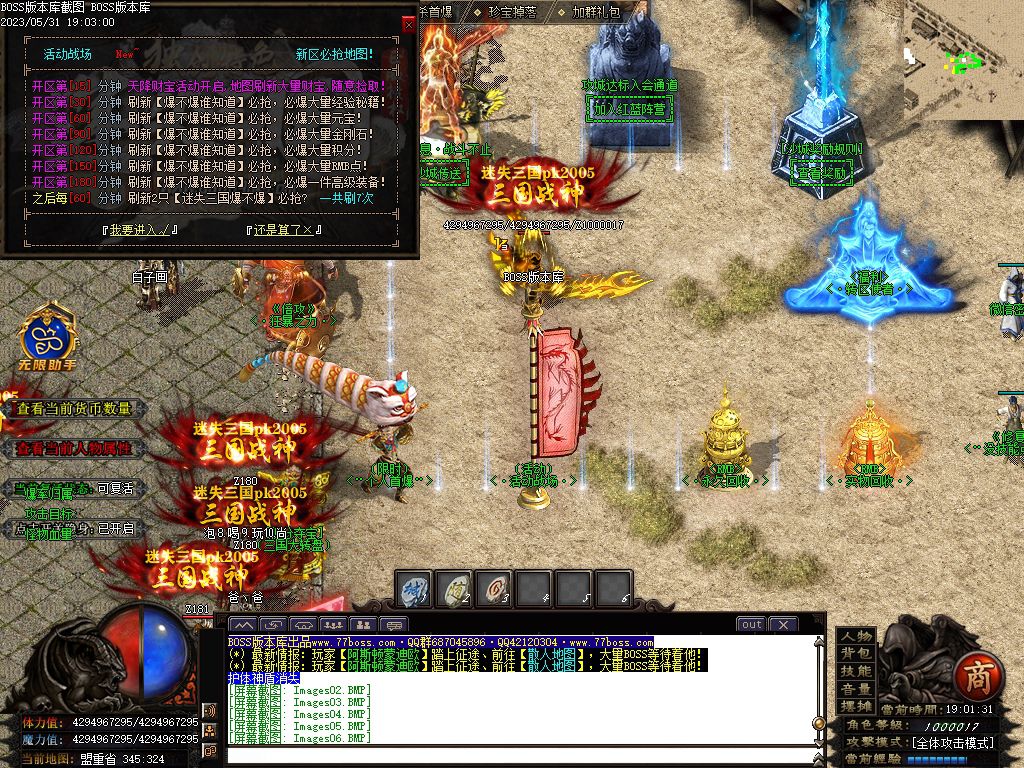Choose the 我要进入 option

[x=139, y=229]
